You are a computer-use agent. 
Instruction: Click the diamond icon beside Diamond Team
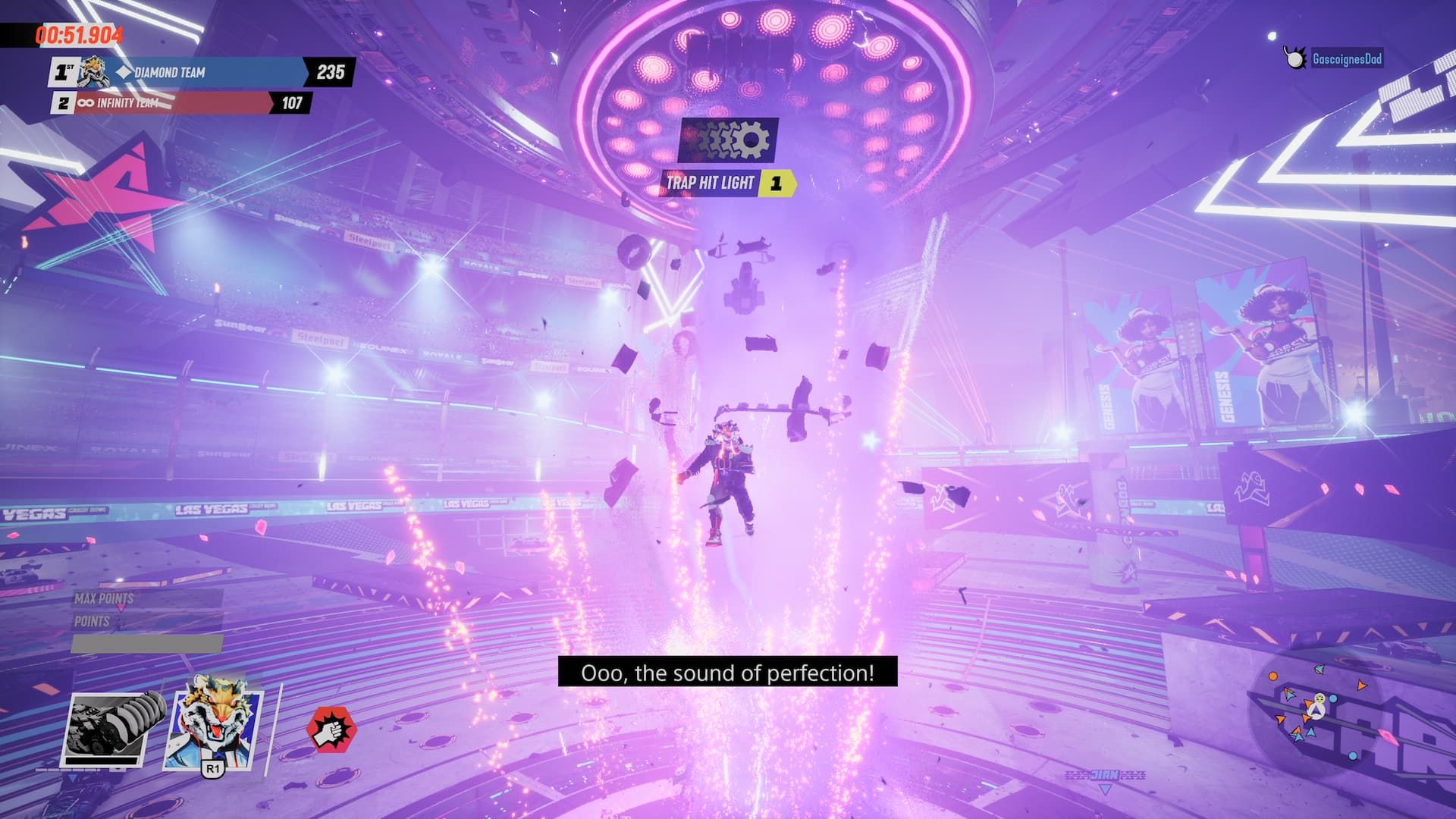tap(123, 72)
